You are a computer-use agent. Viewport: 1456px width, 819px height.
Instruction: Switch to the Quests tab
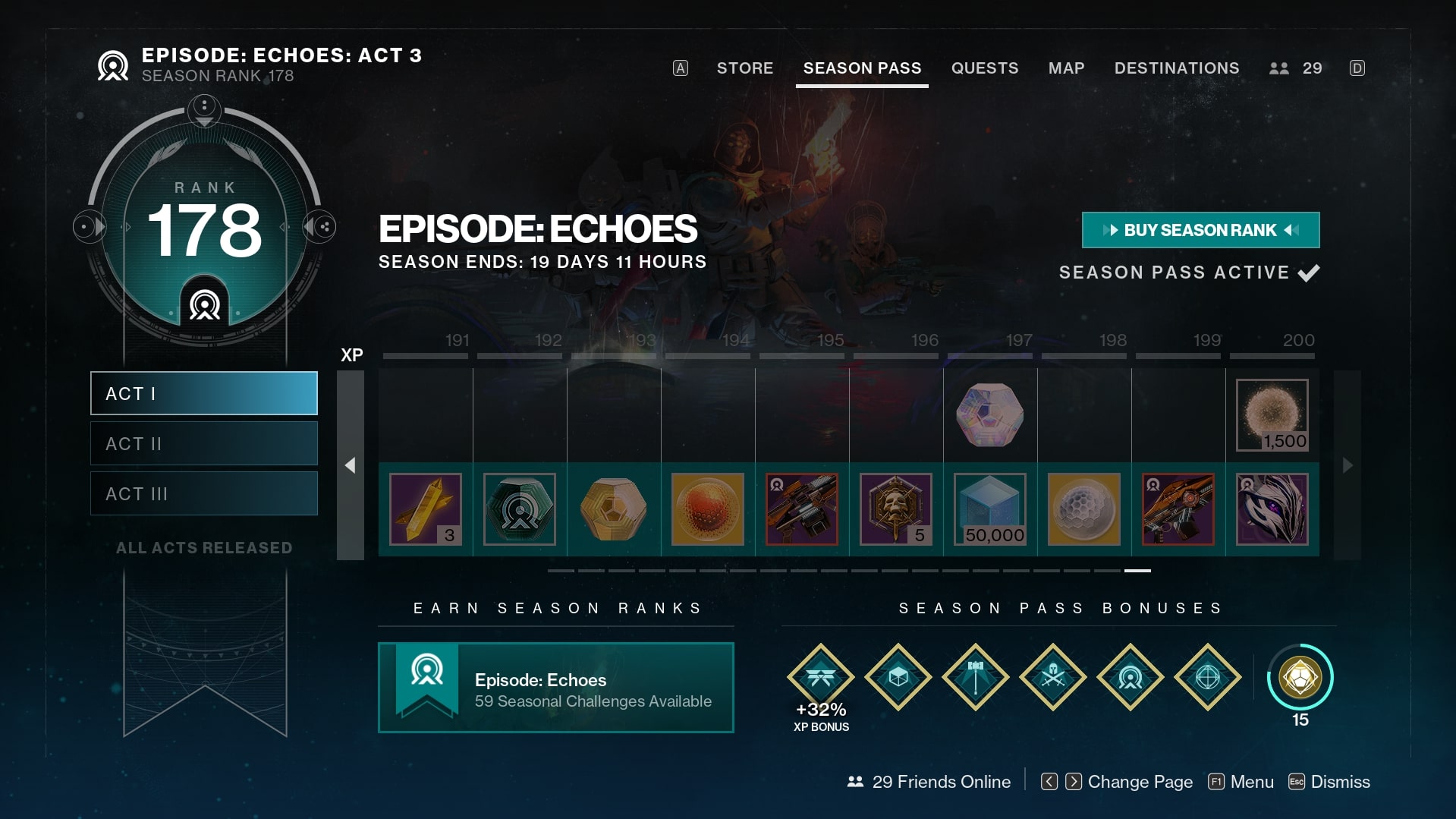984,68
